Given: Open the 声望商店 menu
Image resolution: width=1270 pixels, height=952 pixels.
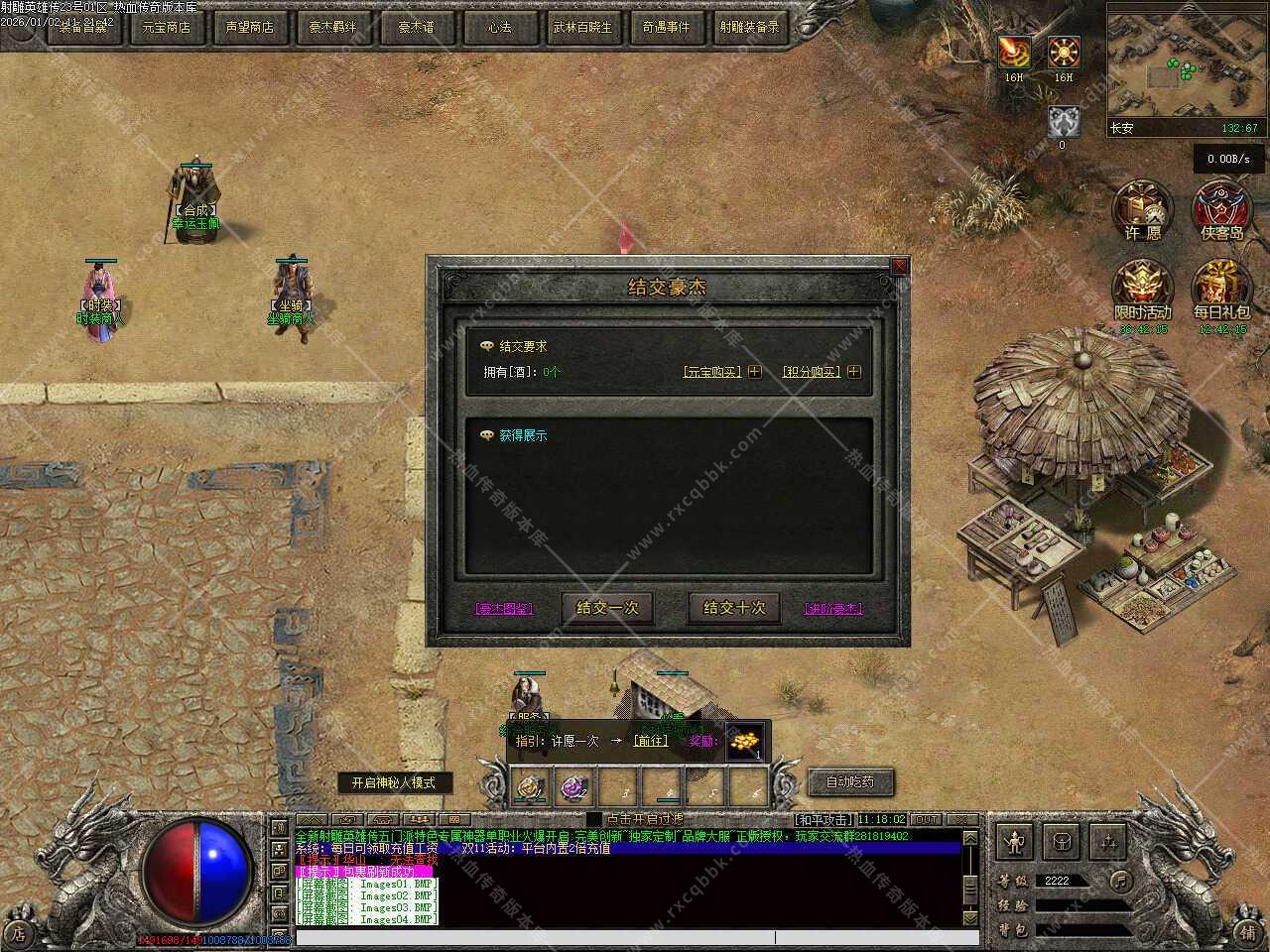Looking at the screenshot, I should click(249, 27).
